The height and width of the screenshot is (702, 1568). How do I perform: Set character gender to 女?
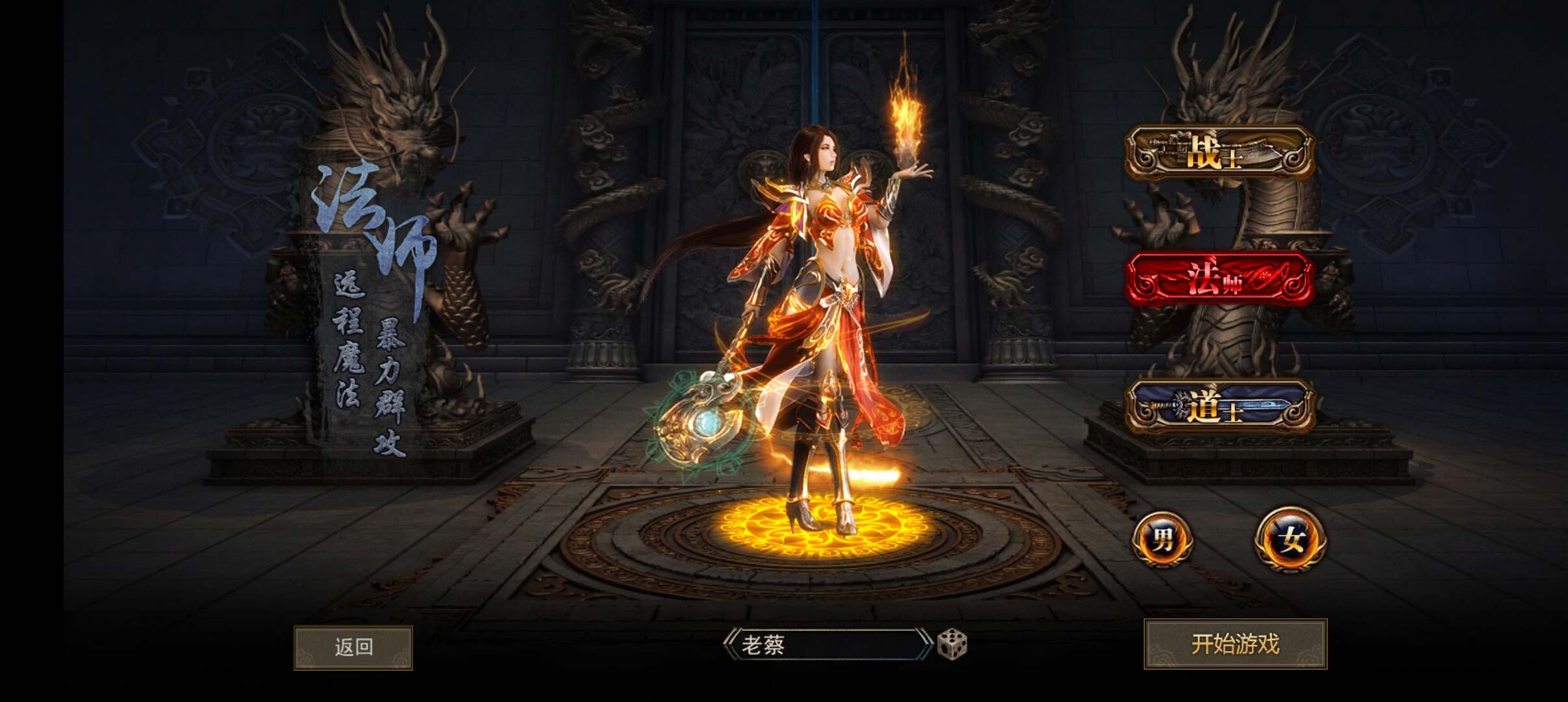tap(1290, 540)
